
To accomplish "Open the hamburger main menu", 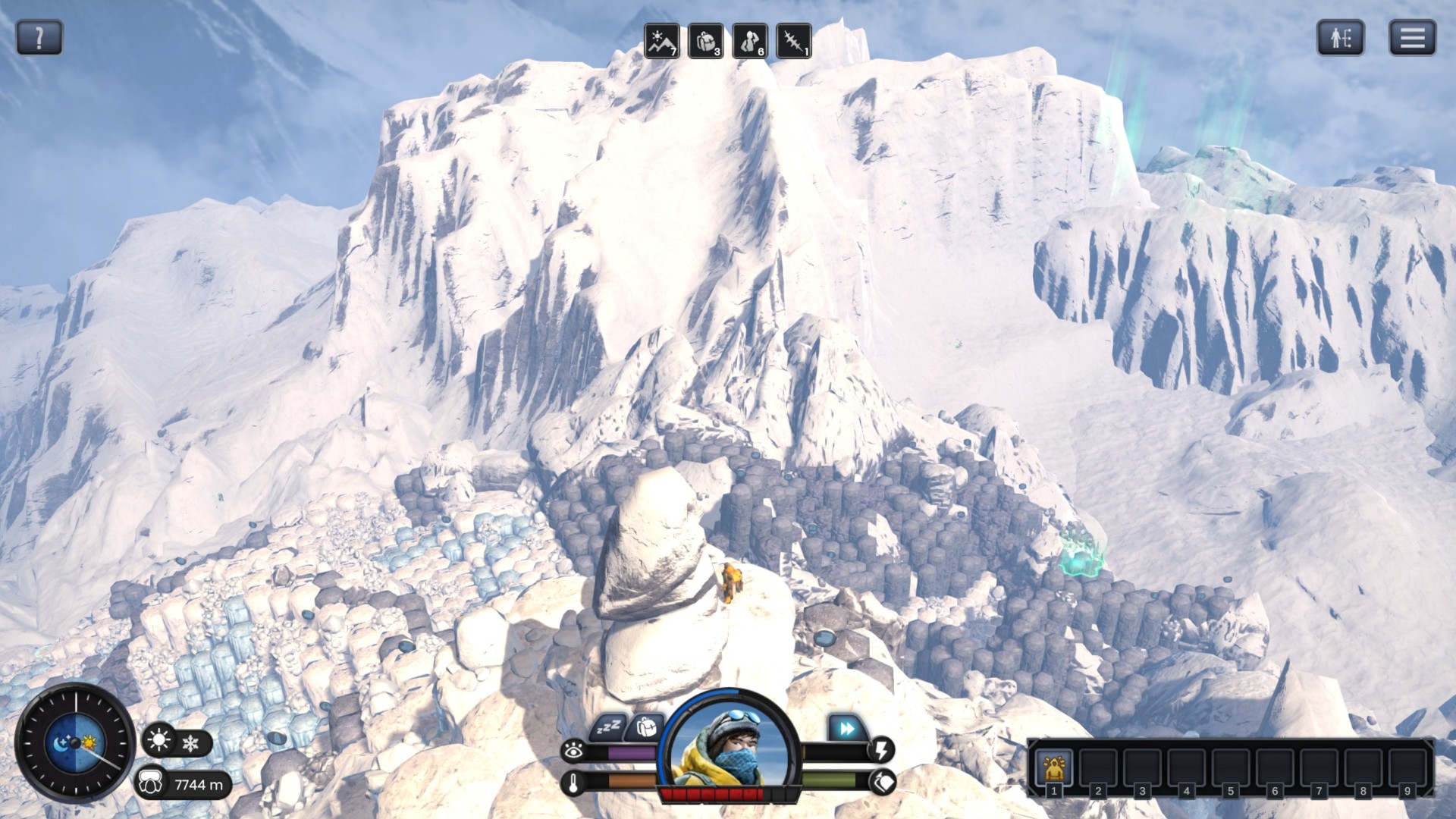I will tap(1412, 37).
